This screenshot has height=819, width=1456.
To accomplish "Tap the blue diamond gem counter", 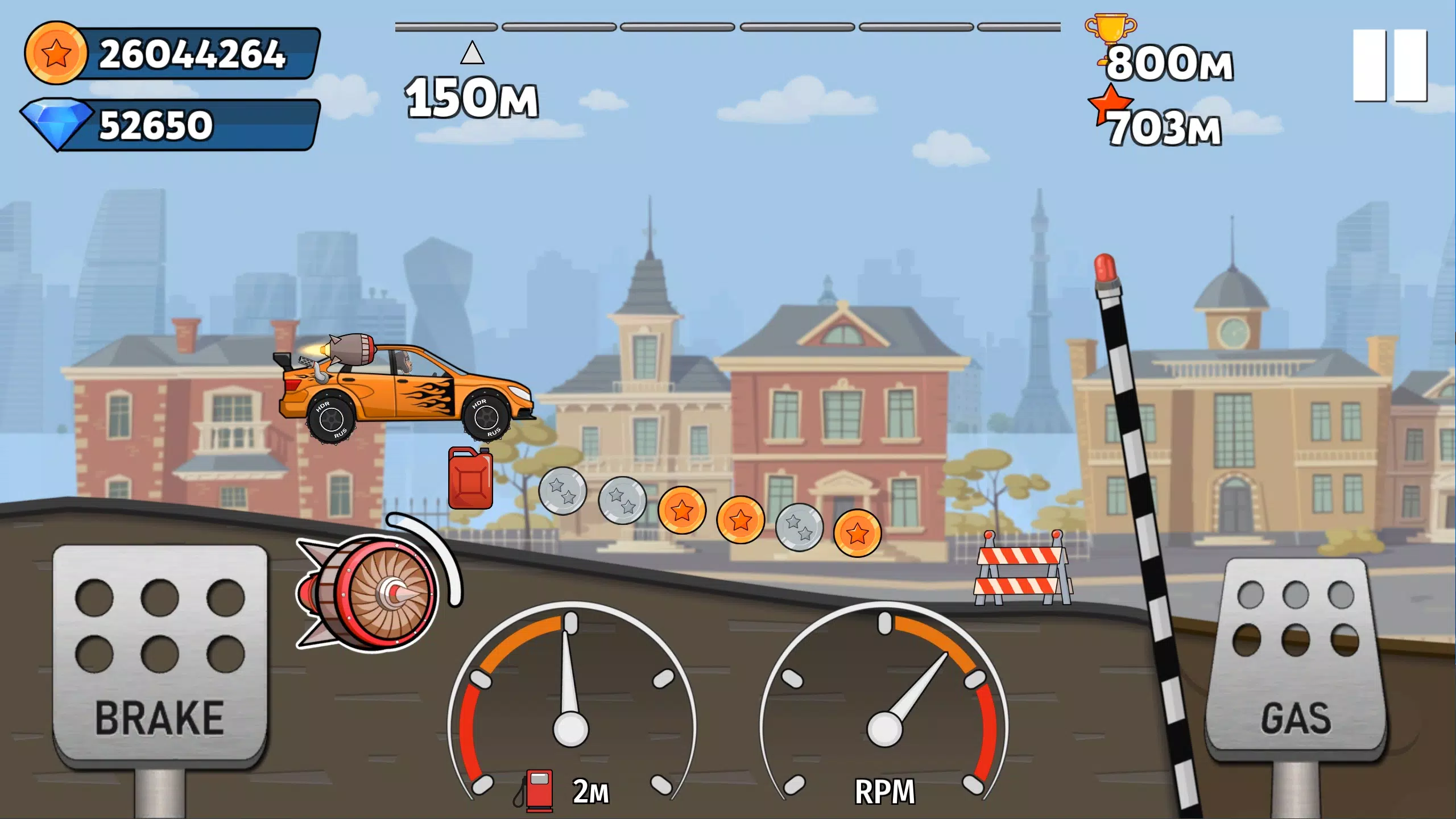I will 171,122.
